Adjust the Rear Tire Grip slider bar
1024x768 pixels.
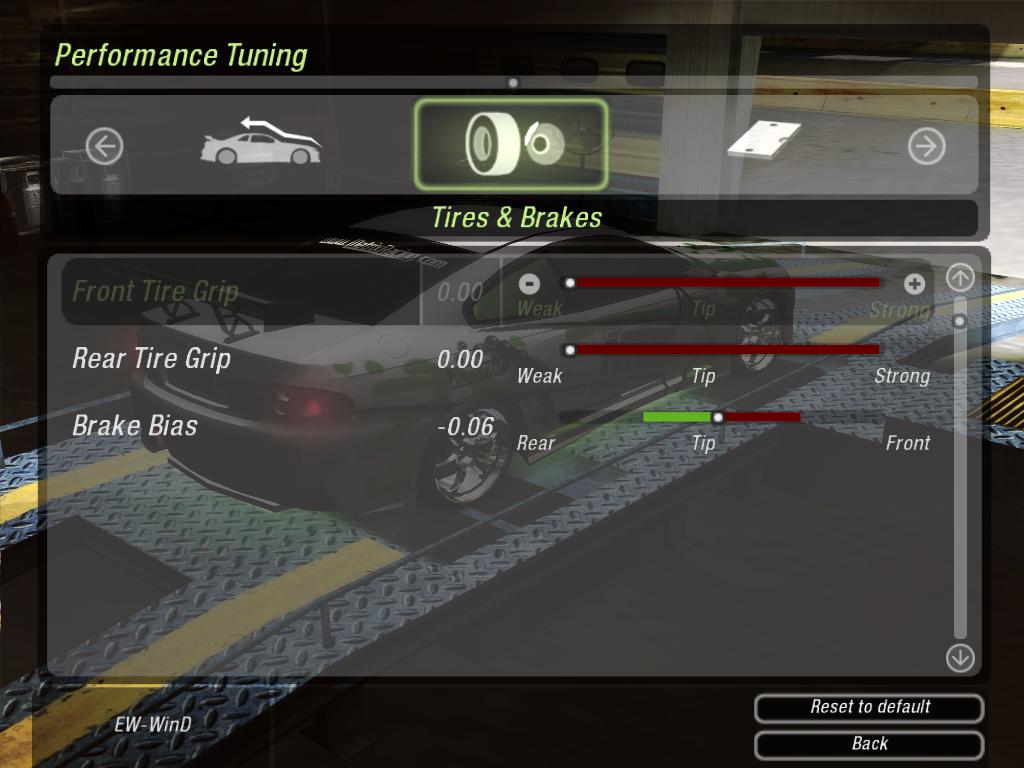(x=724, y=350)
